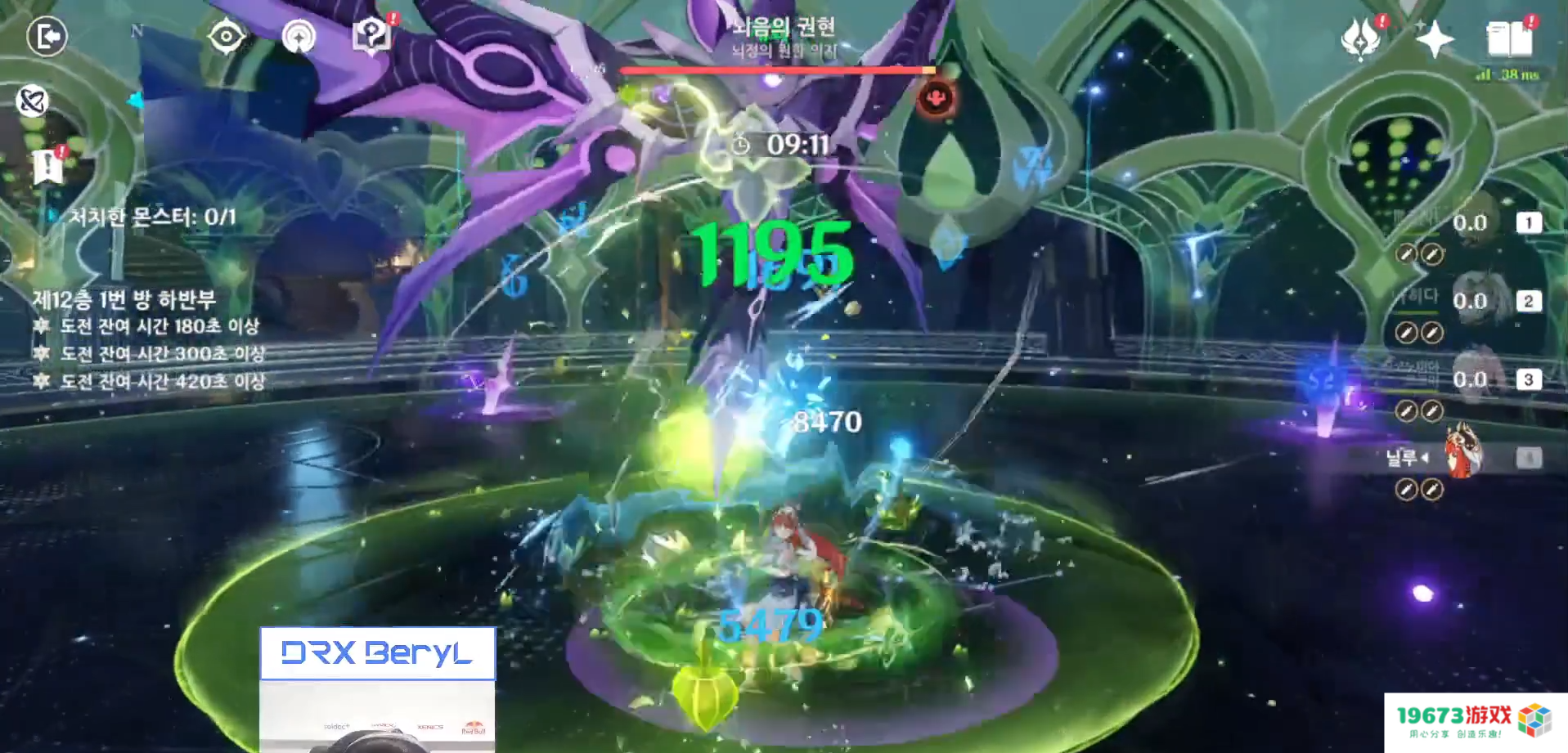Switch to party member slot 3
Image resolution: width=1568 pixels, height=753 pixels.
click(x=1528, y=379)
